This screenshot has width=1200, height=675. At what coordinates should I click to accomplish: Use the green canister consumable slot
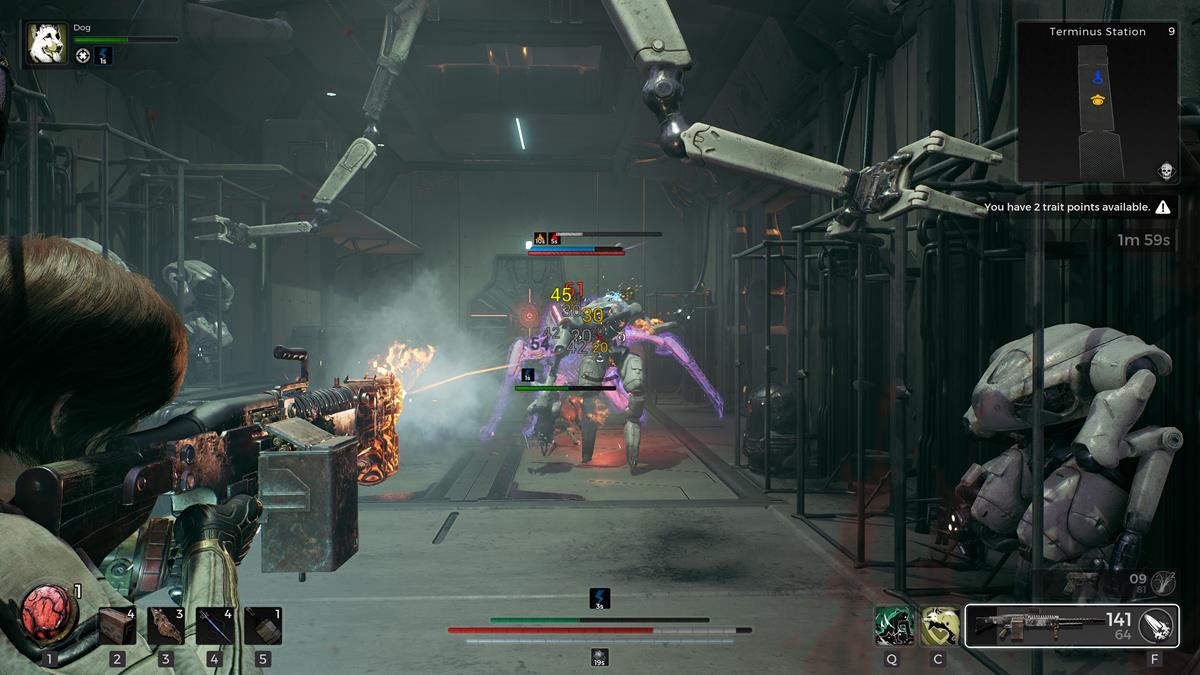pos(263,626)
